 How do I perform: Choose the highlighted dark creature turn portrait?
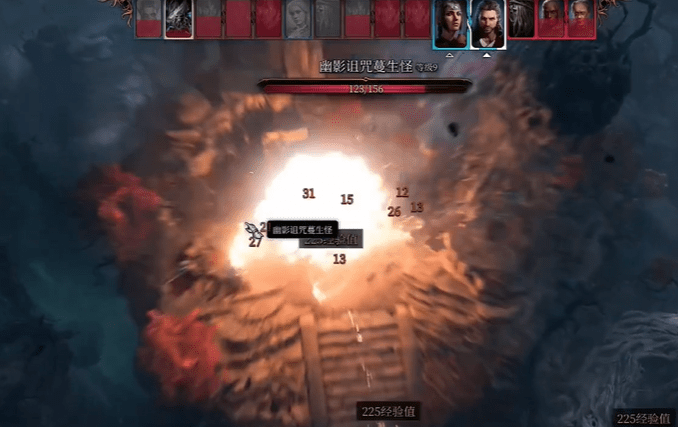click(178, 19)
